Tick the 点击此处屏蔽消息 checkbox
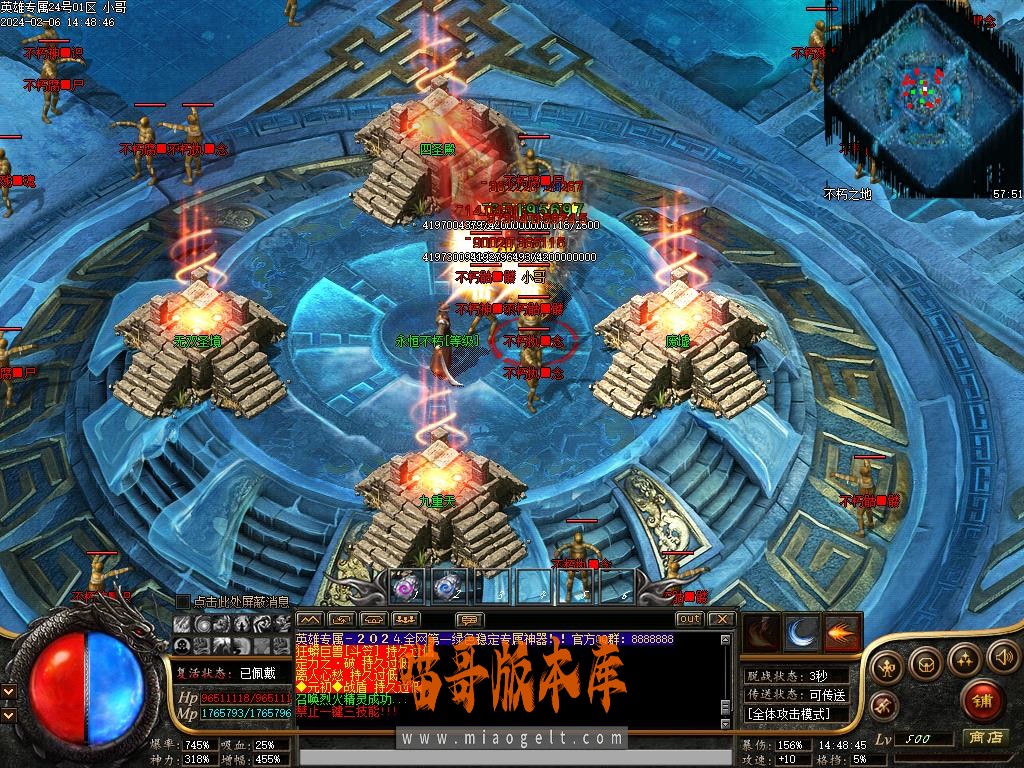Viewport: 1024px width, 768px height. 182,601
